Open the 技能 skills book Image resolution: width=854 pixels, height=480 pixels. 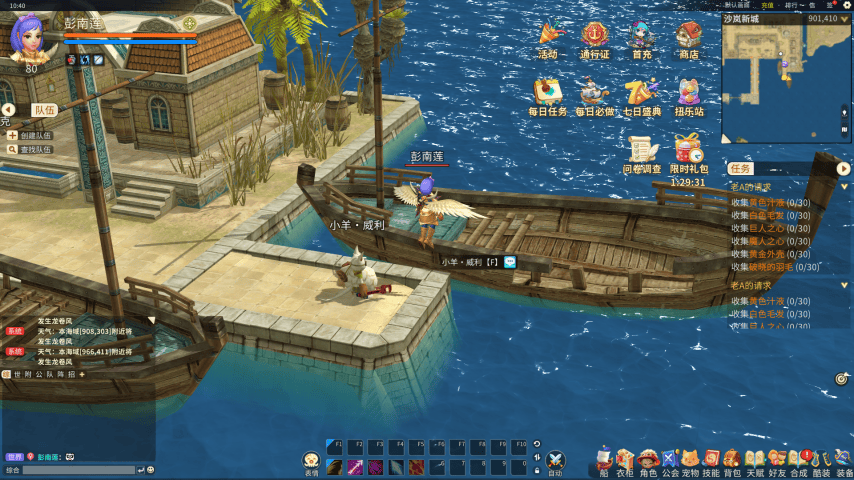coord(711,460)
